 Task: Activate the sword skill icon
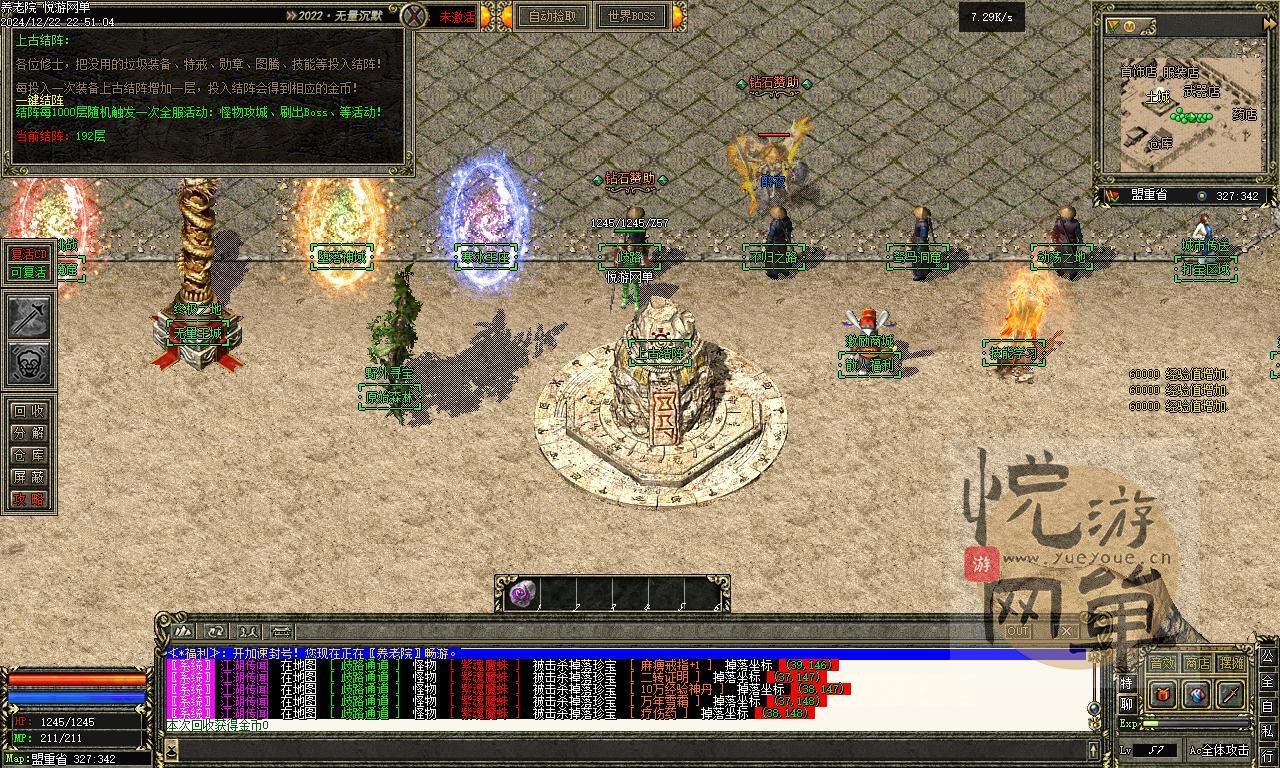click(29, 317)
